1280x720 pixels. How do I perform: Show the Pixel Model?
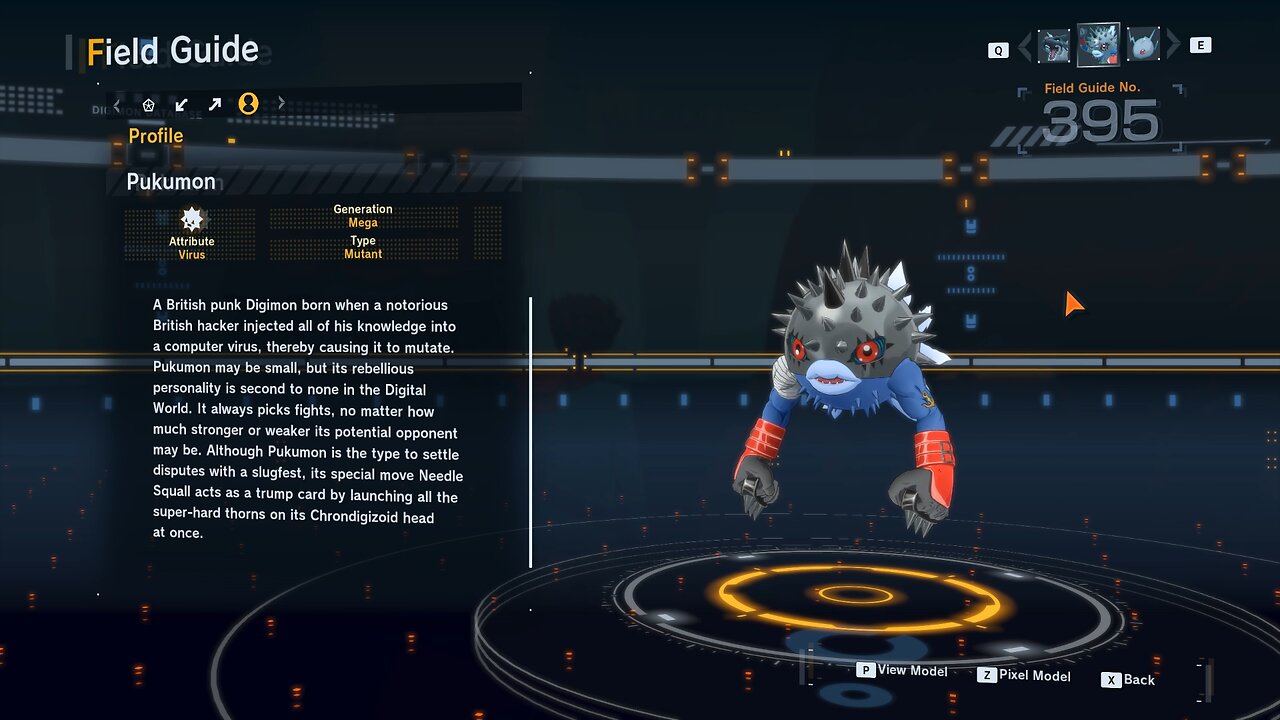click(x=1024, y=676)
